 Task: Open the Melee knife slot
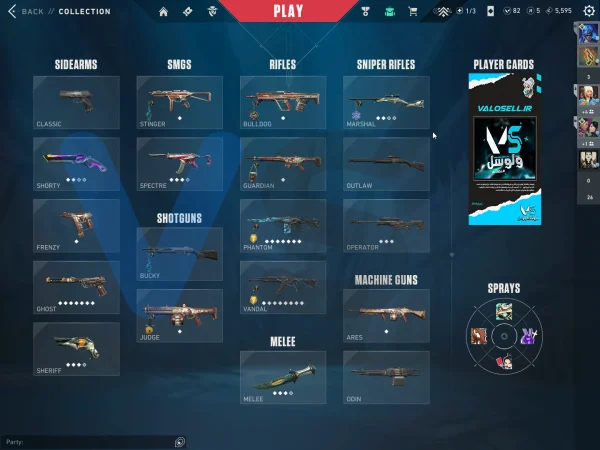[283, 377]
